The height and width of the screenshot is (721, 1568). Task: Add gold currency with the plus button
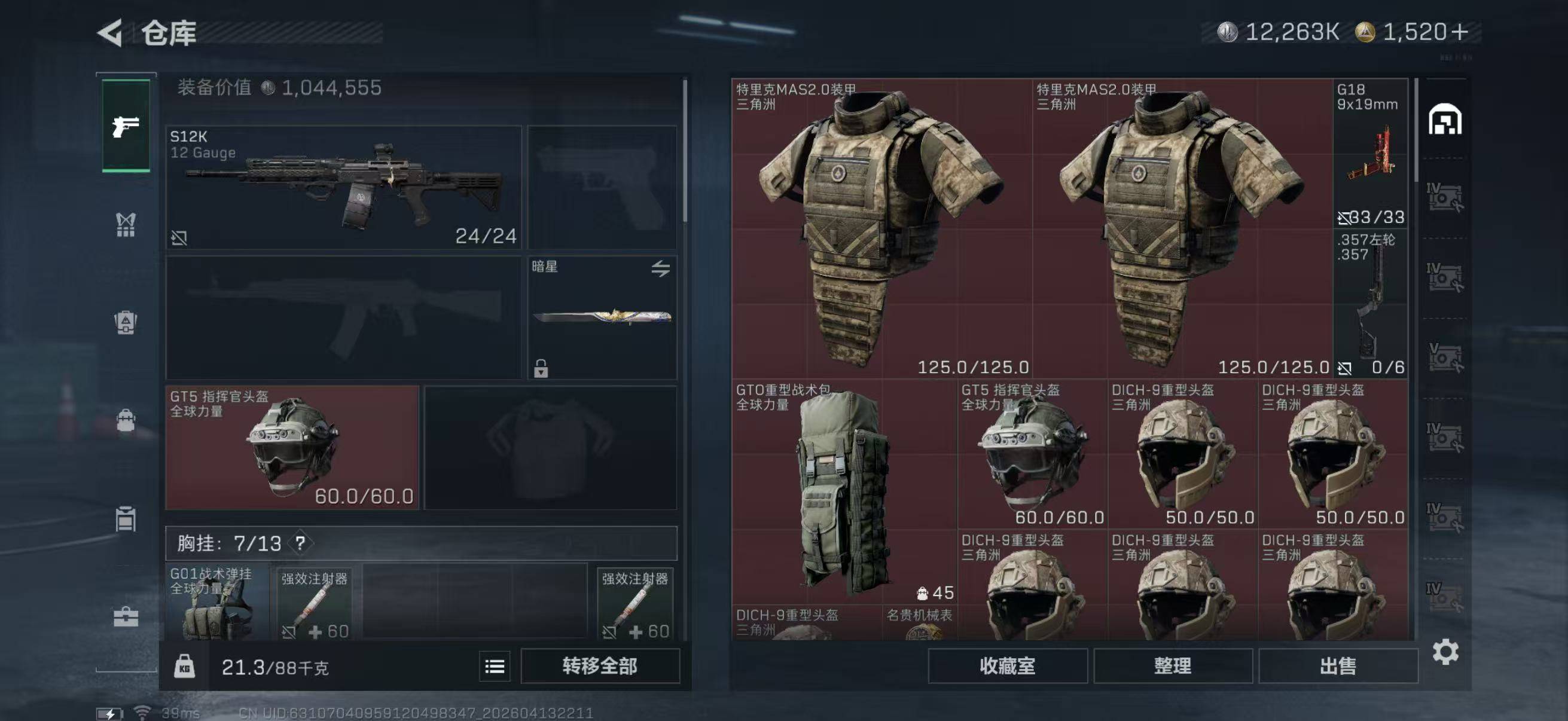tap(1460, 32)
